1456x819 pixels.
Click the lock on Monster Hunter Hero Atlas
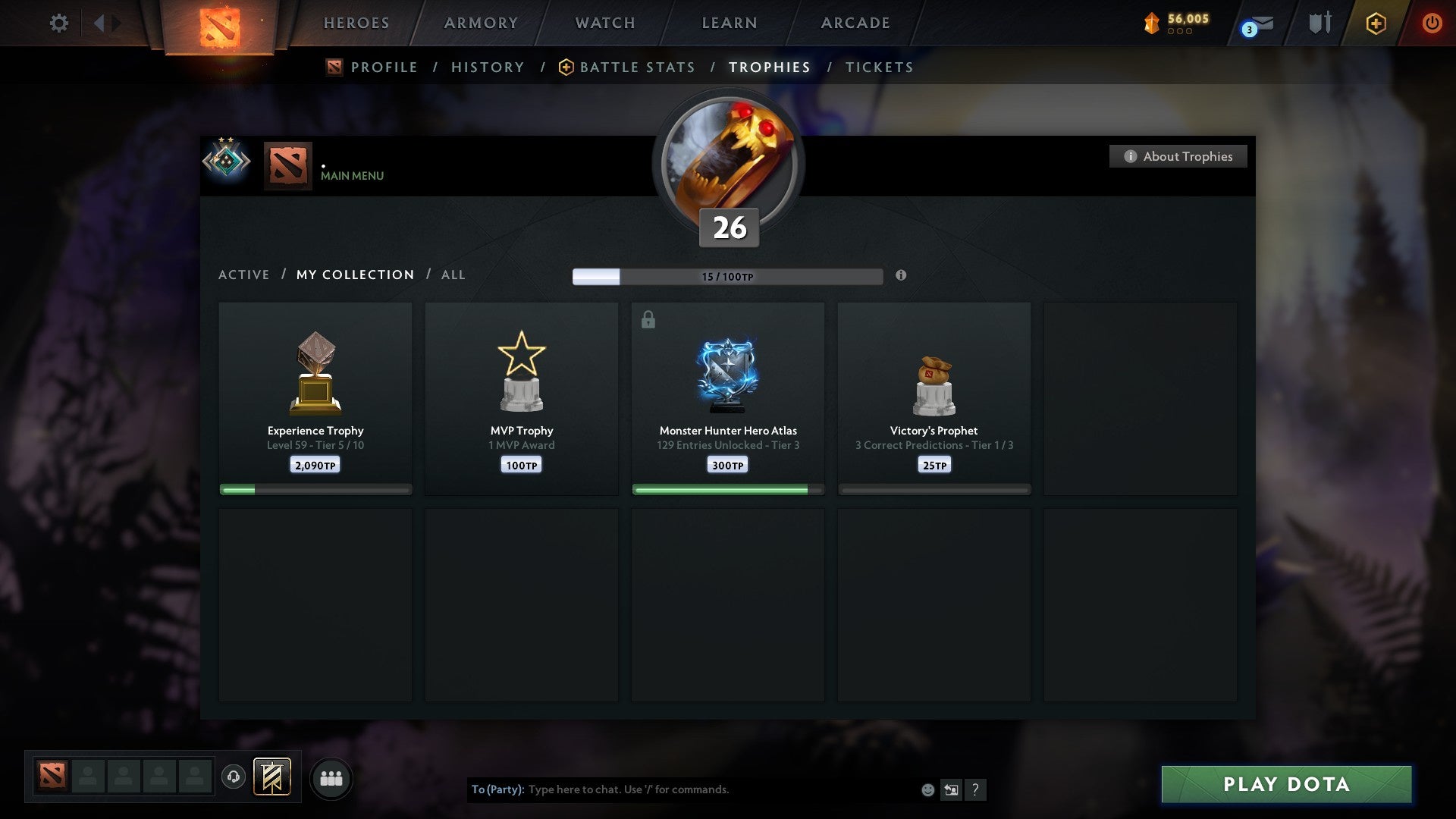coord(648,319)
